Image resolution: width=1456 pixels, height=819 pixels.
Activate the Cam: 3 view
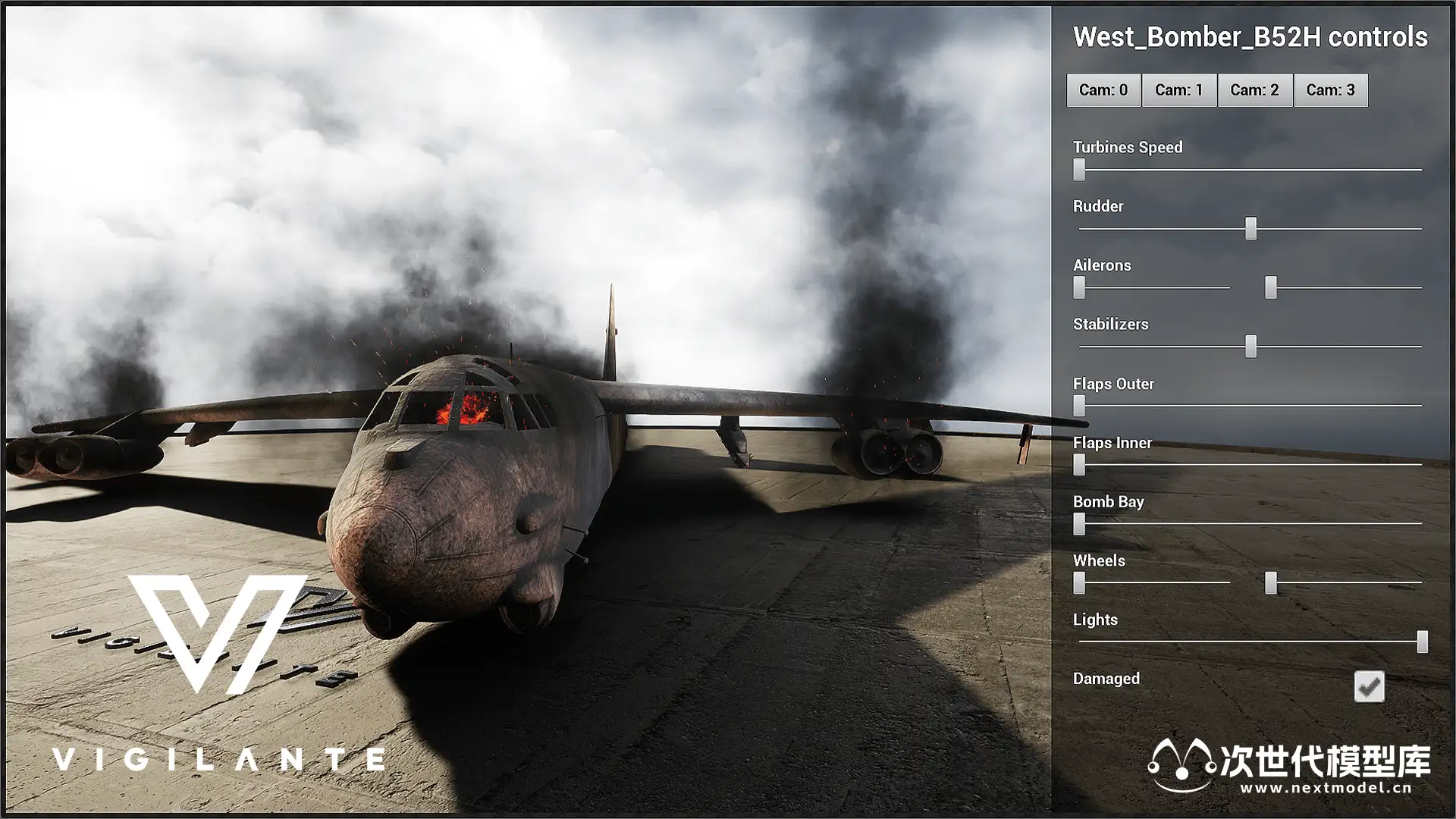(1331, 90)
